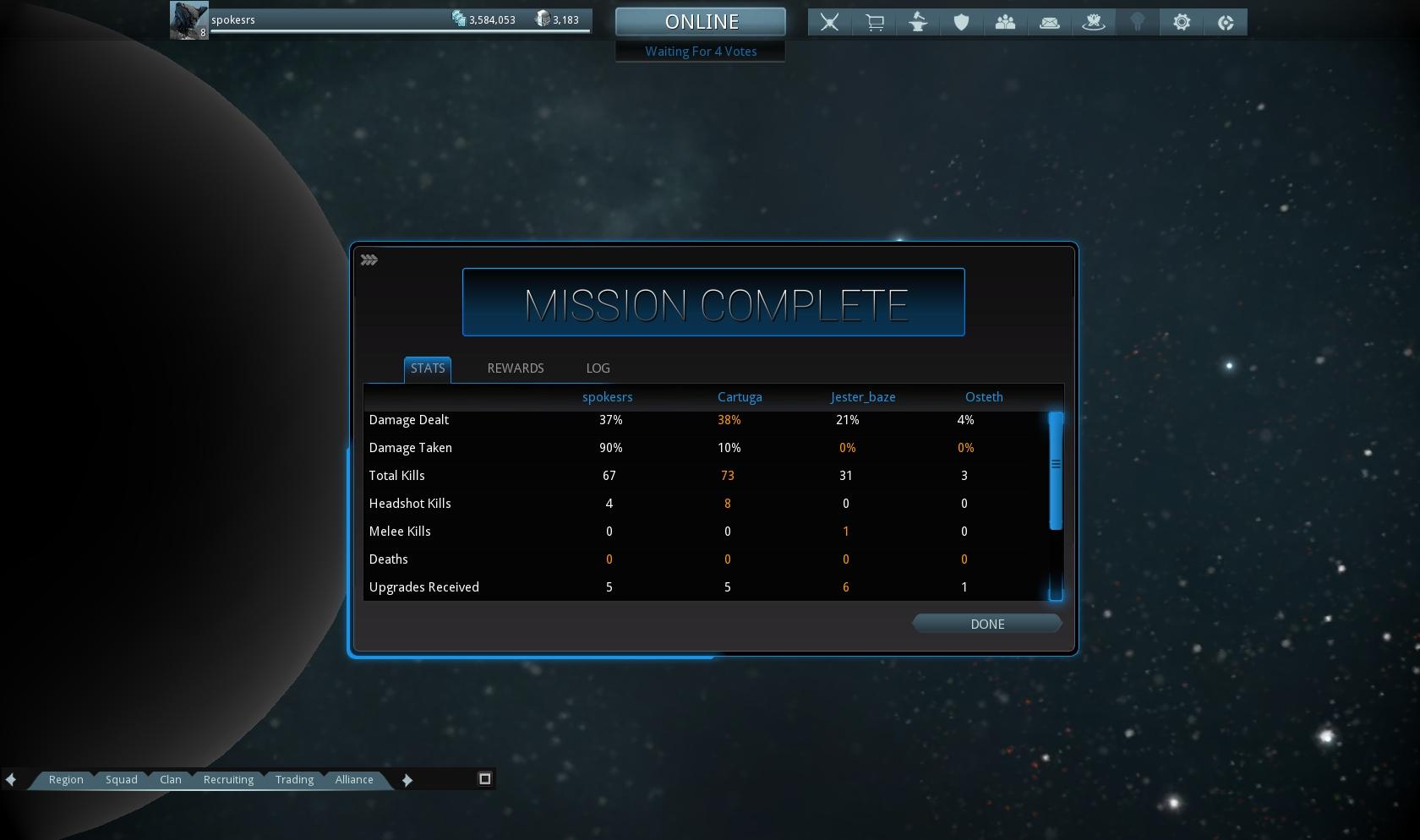Click the lotus flower icon

pos(1094,22)
